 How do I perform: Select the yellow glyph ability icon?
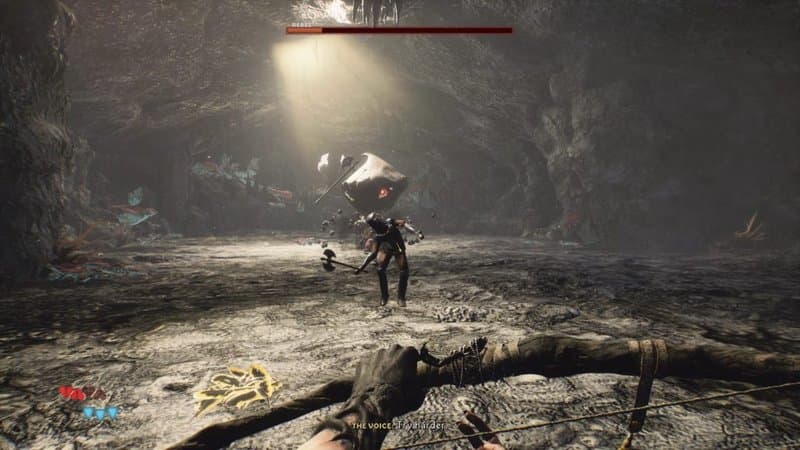tap(236, 387)
